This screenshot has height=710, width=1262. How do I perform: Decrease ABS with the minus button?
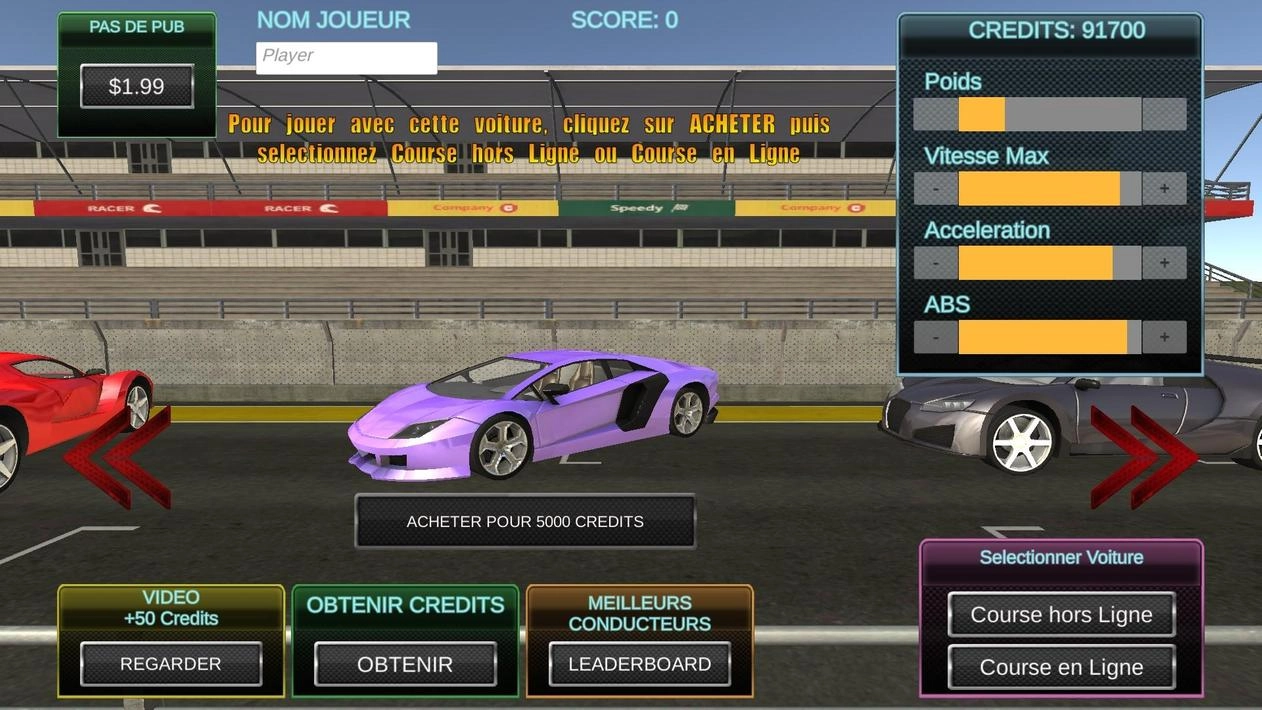click(x=936, y=337)
